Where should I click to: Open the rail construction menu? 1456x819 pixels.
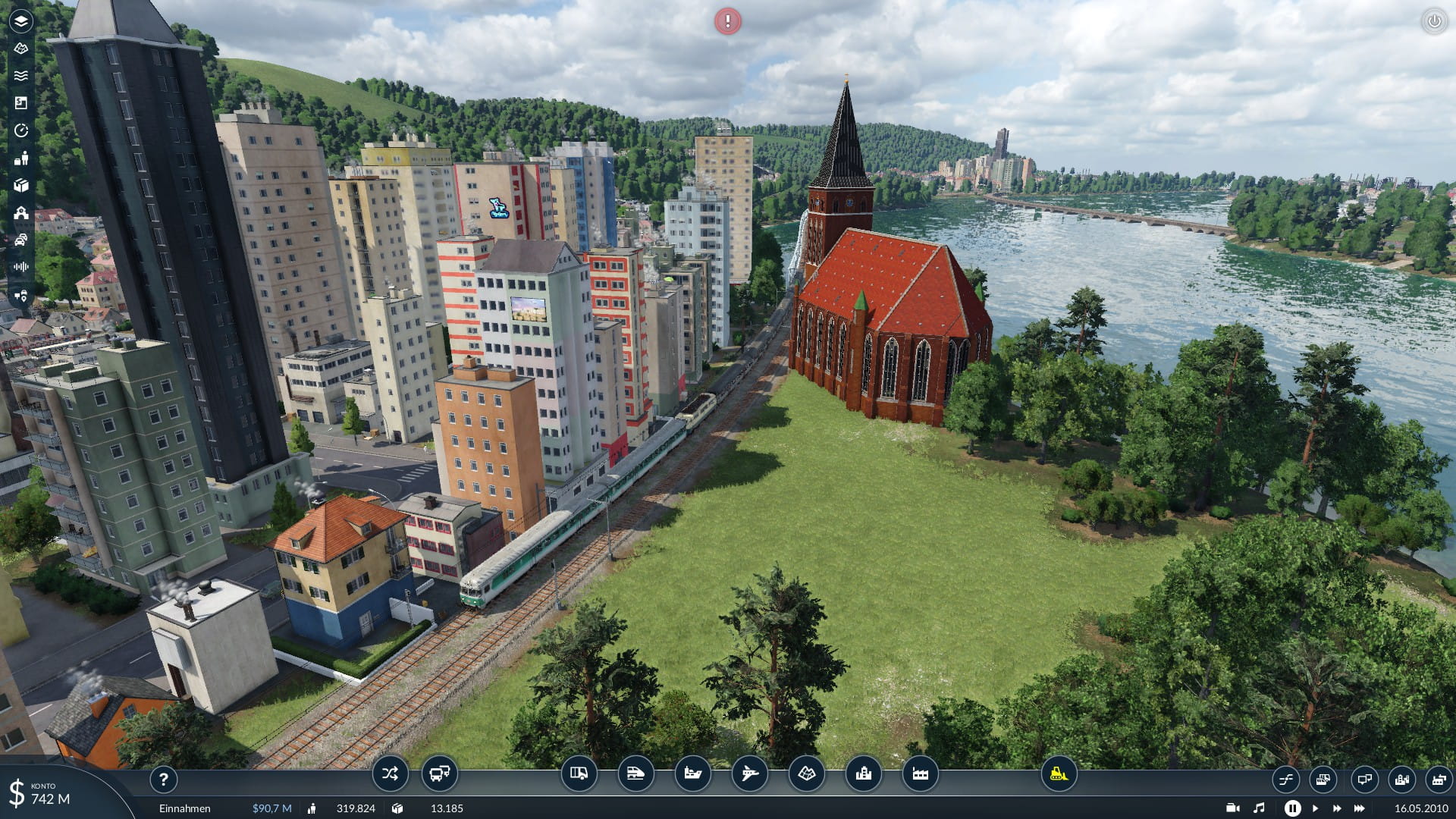tap(635, 774)
